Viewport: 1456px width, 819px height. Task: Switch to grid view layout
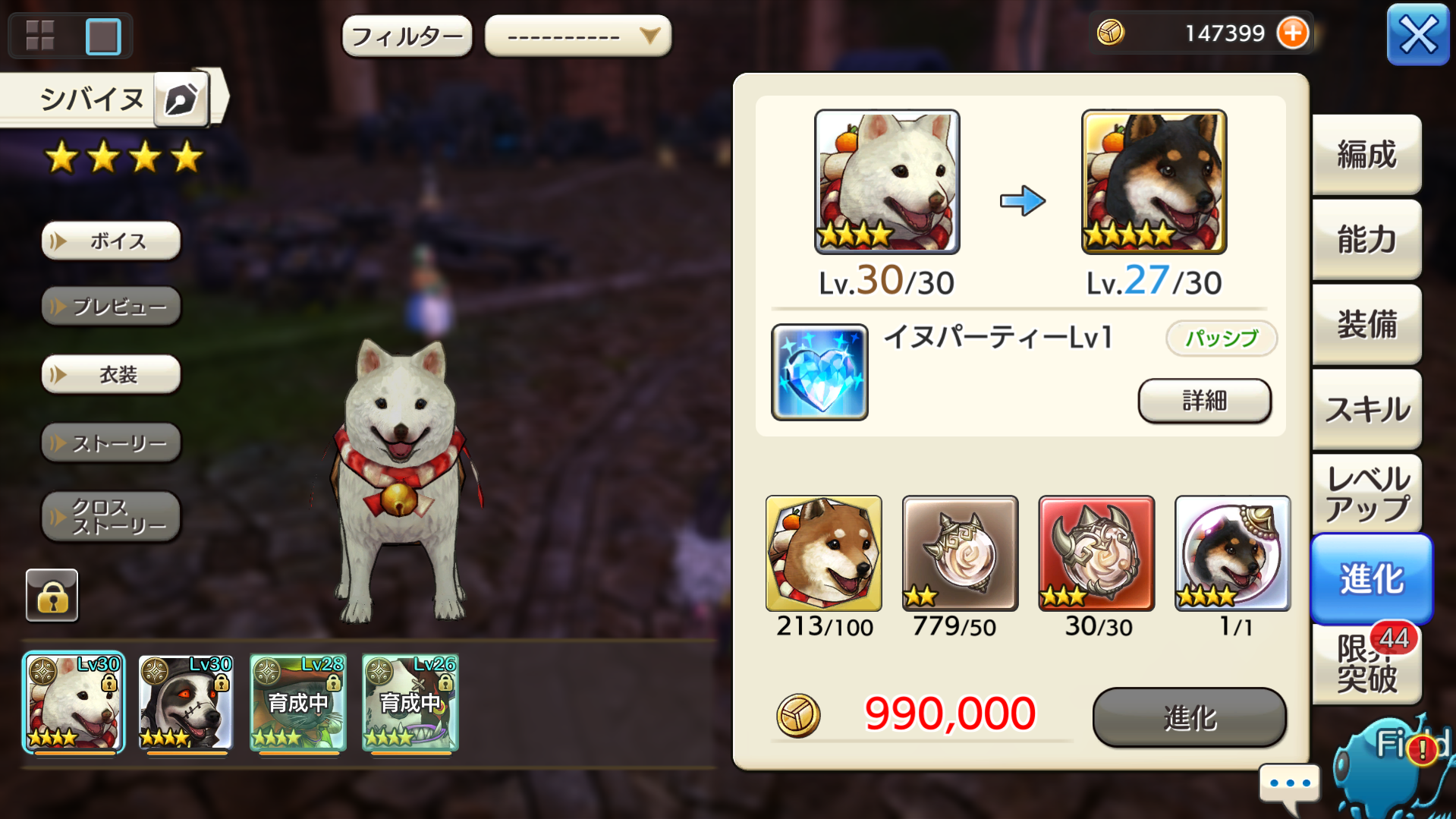coord(42,34)
